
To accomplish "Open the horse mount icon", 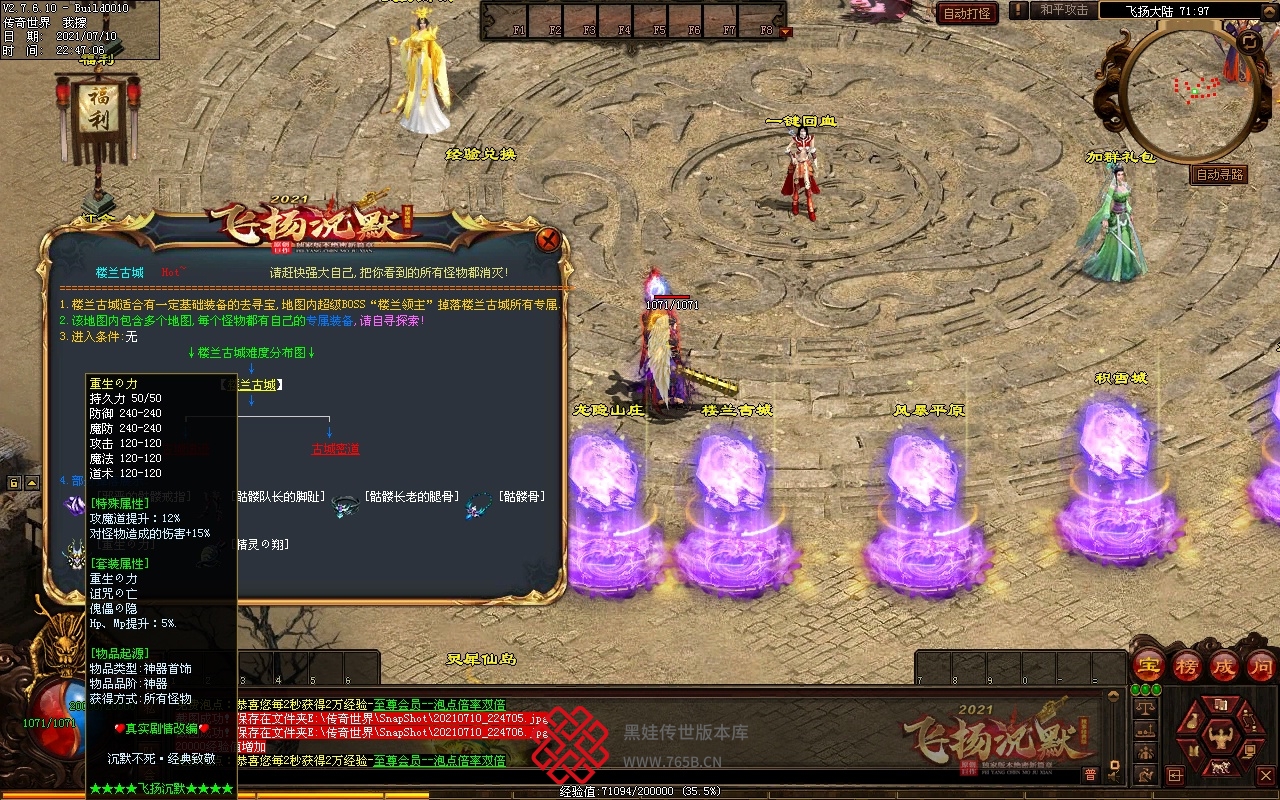I will 1220,768.
